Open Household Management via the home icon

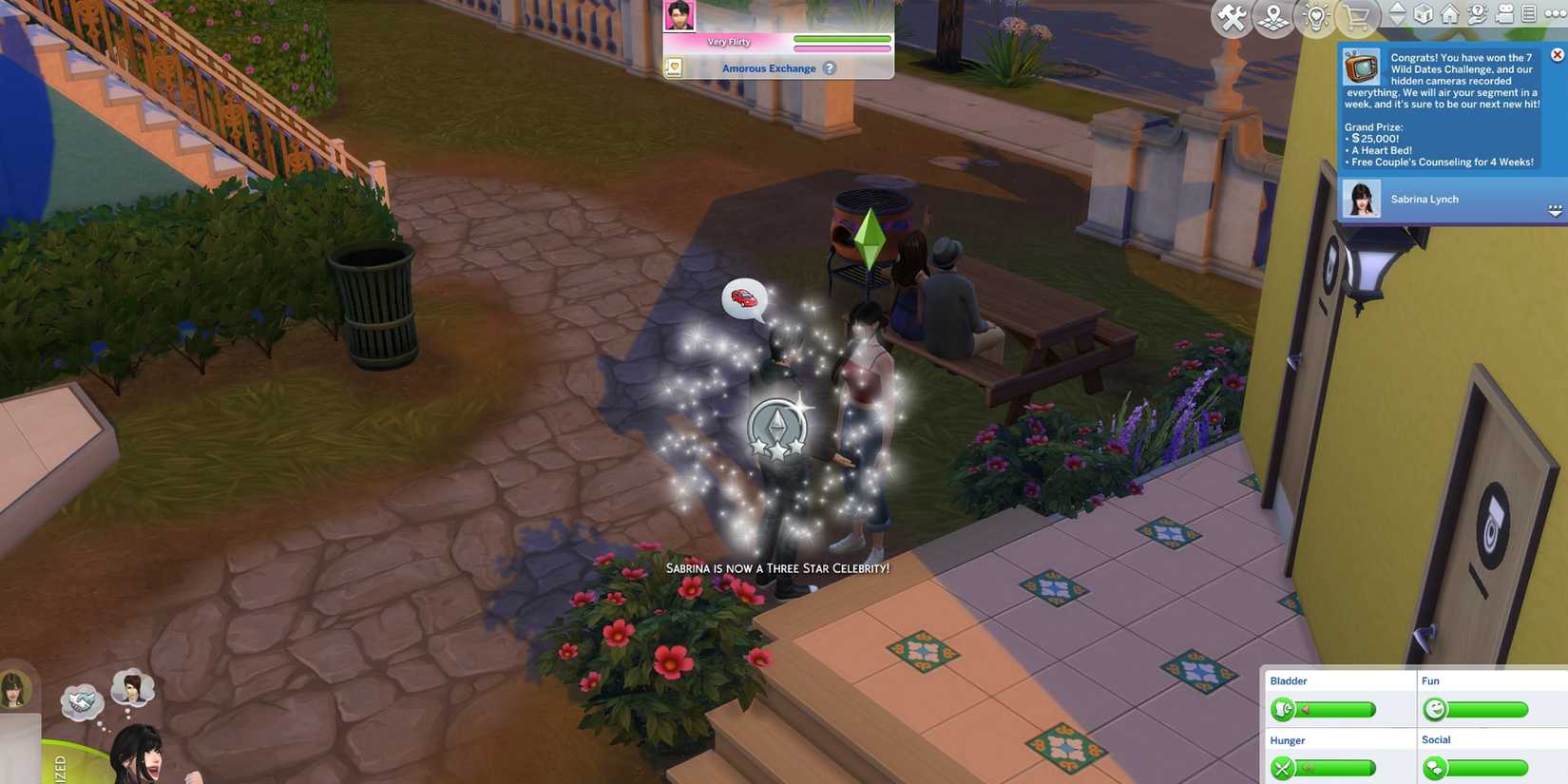pos(1449,14)
